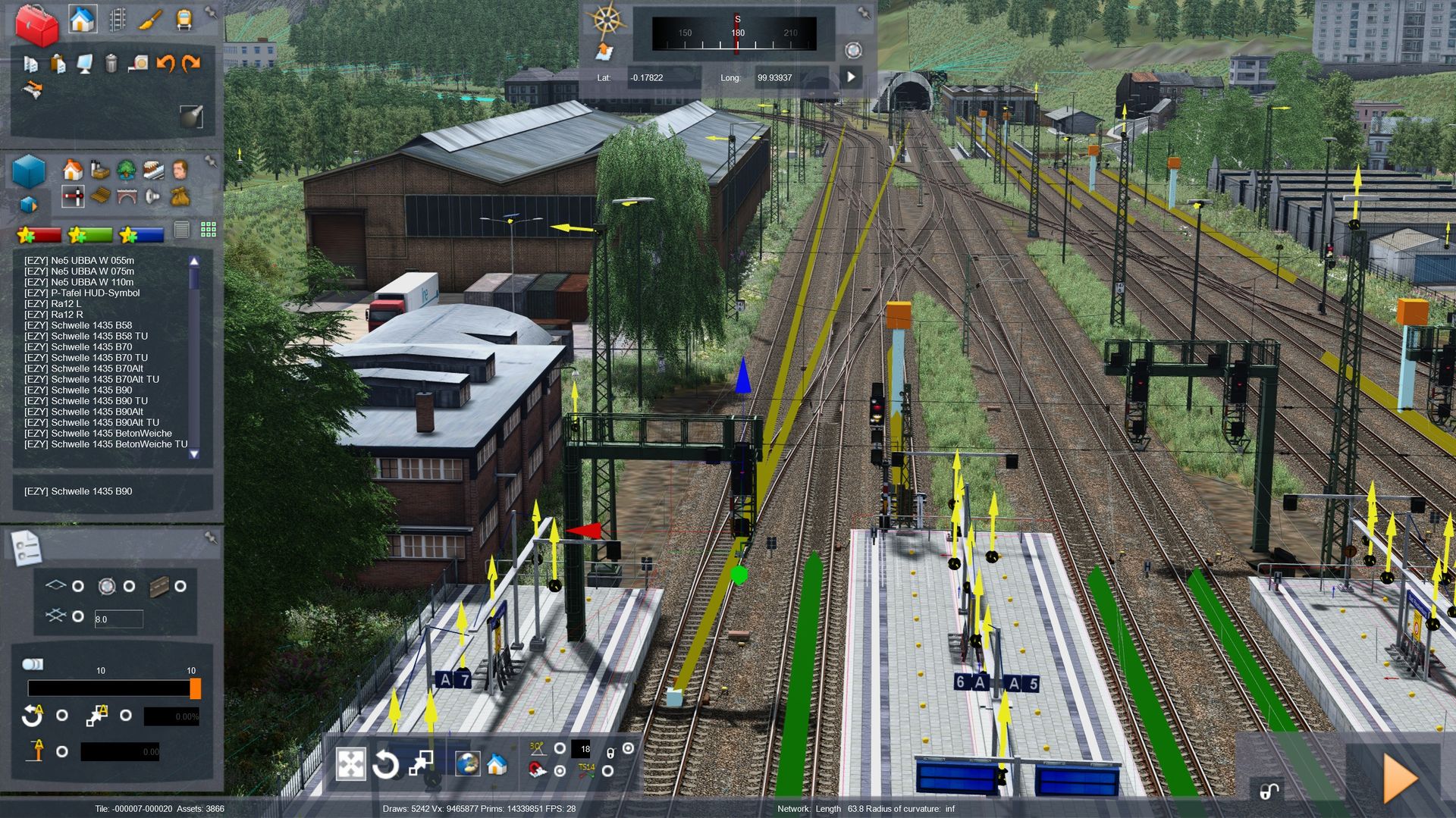Delete with the trash can tool
Screen dimensions: 1456x818
click(111, 63)
